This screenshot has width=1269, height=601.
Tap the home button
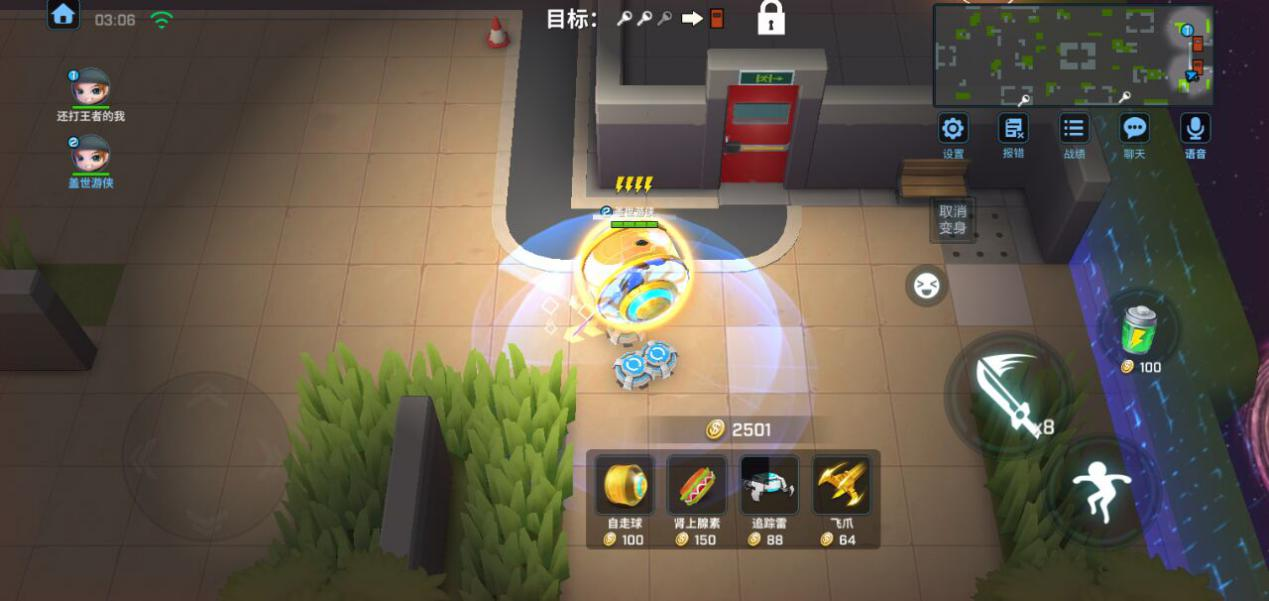(x=63, y=15)
